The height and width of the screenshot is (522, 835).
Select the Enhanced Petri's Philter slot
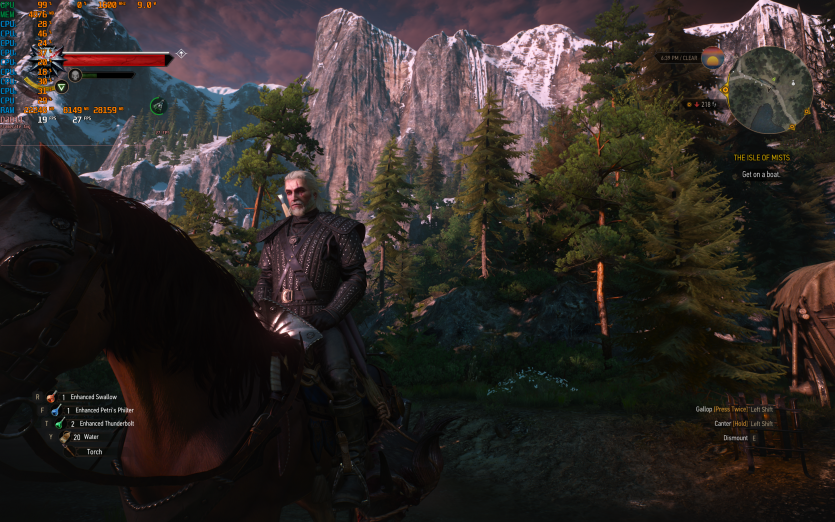click(55, 410)
